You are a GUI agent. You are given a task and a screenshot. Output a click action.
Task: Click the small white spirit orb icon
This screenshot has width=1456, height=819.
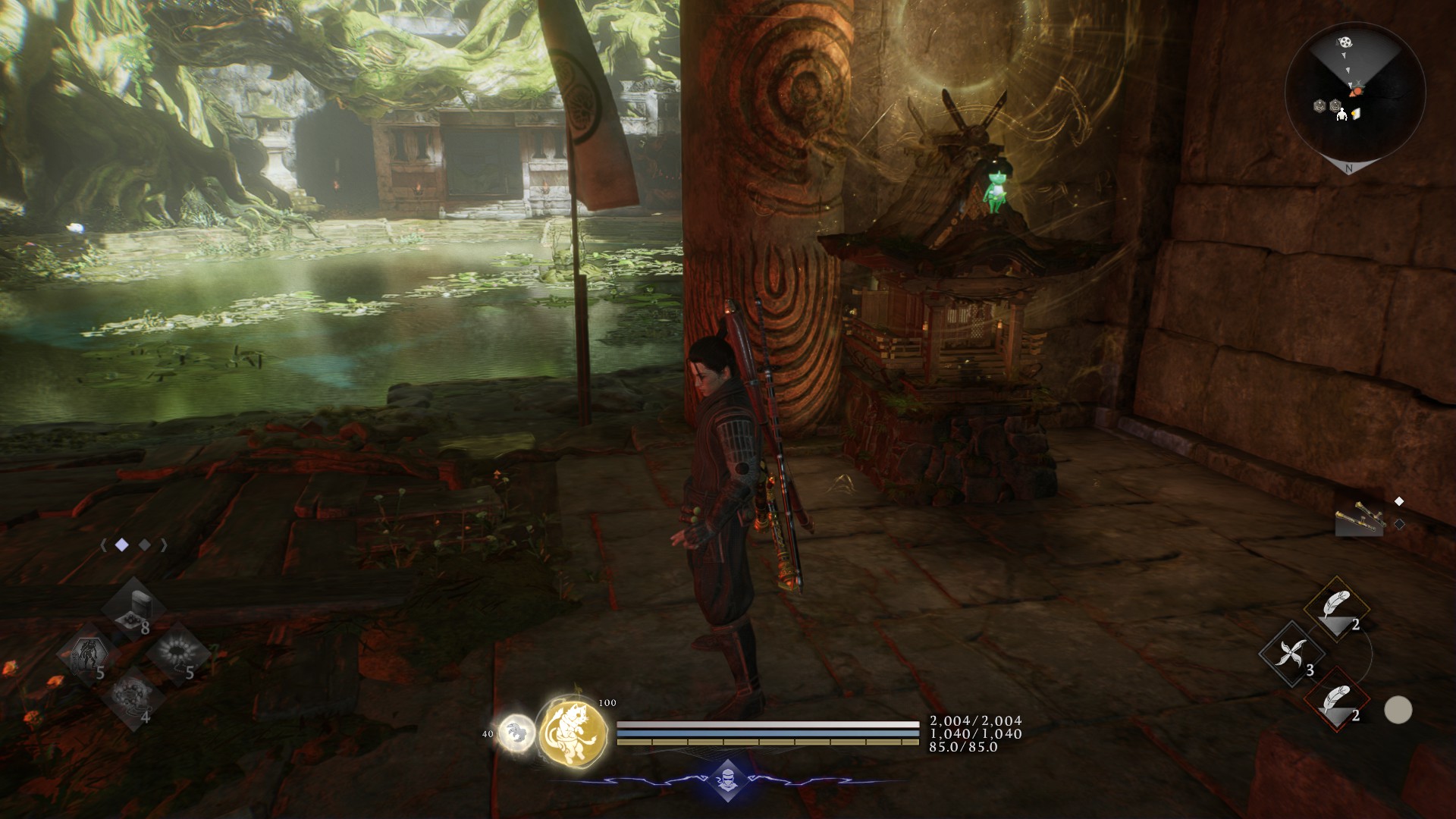coord(516,733)
